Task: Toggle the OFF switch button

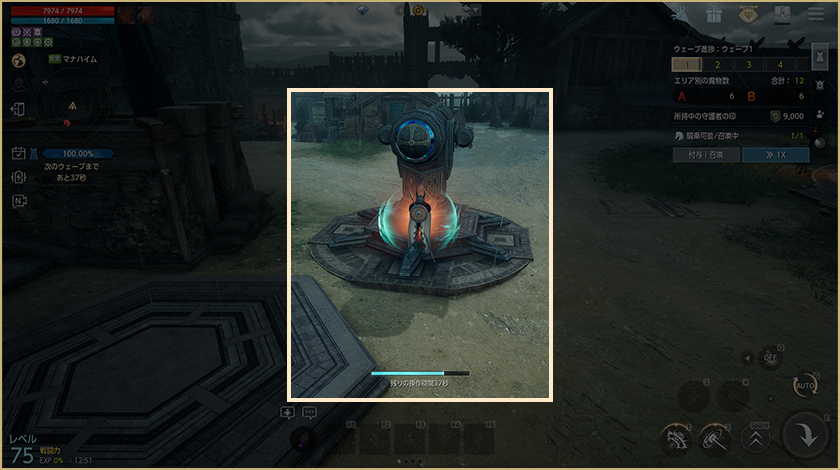Action: pyautogui.click(x=770, y=355)
